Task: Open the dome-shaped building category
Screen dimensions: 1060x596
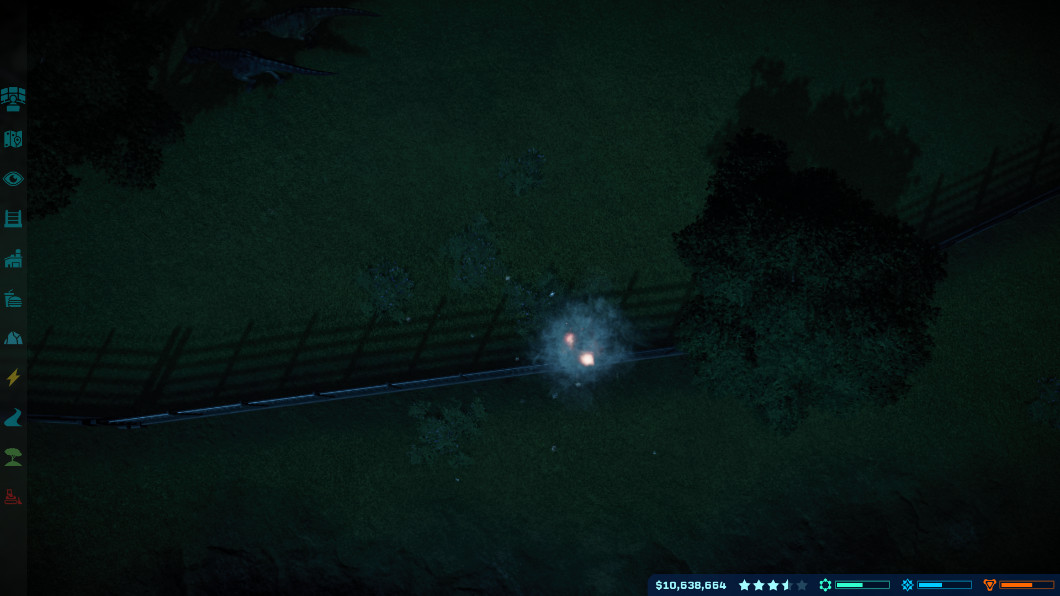Action: click(x=13, y=338)
